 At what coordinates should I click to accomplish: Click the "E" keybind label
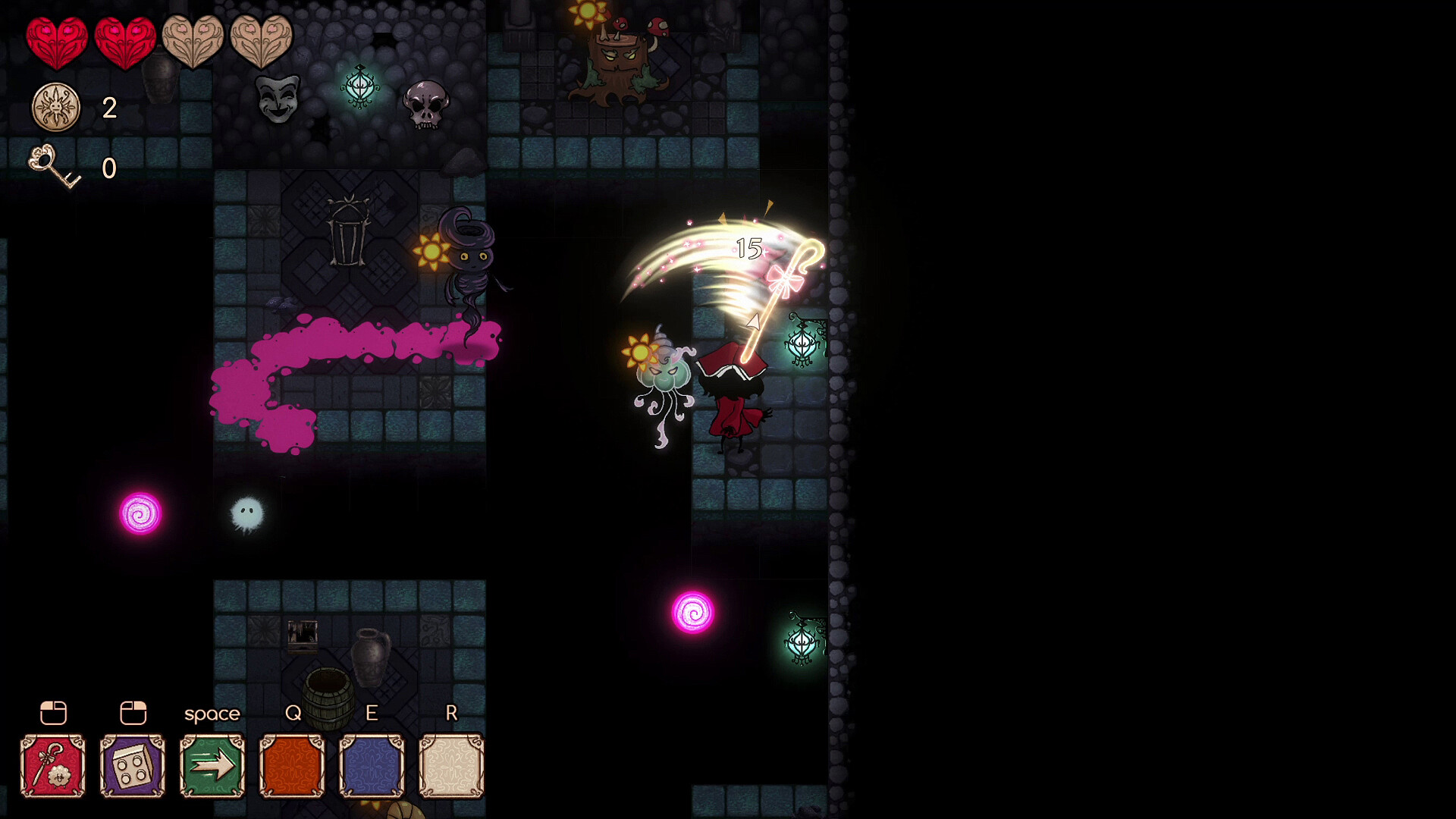371,713
